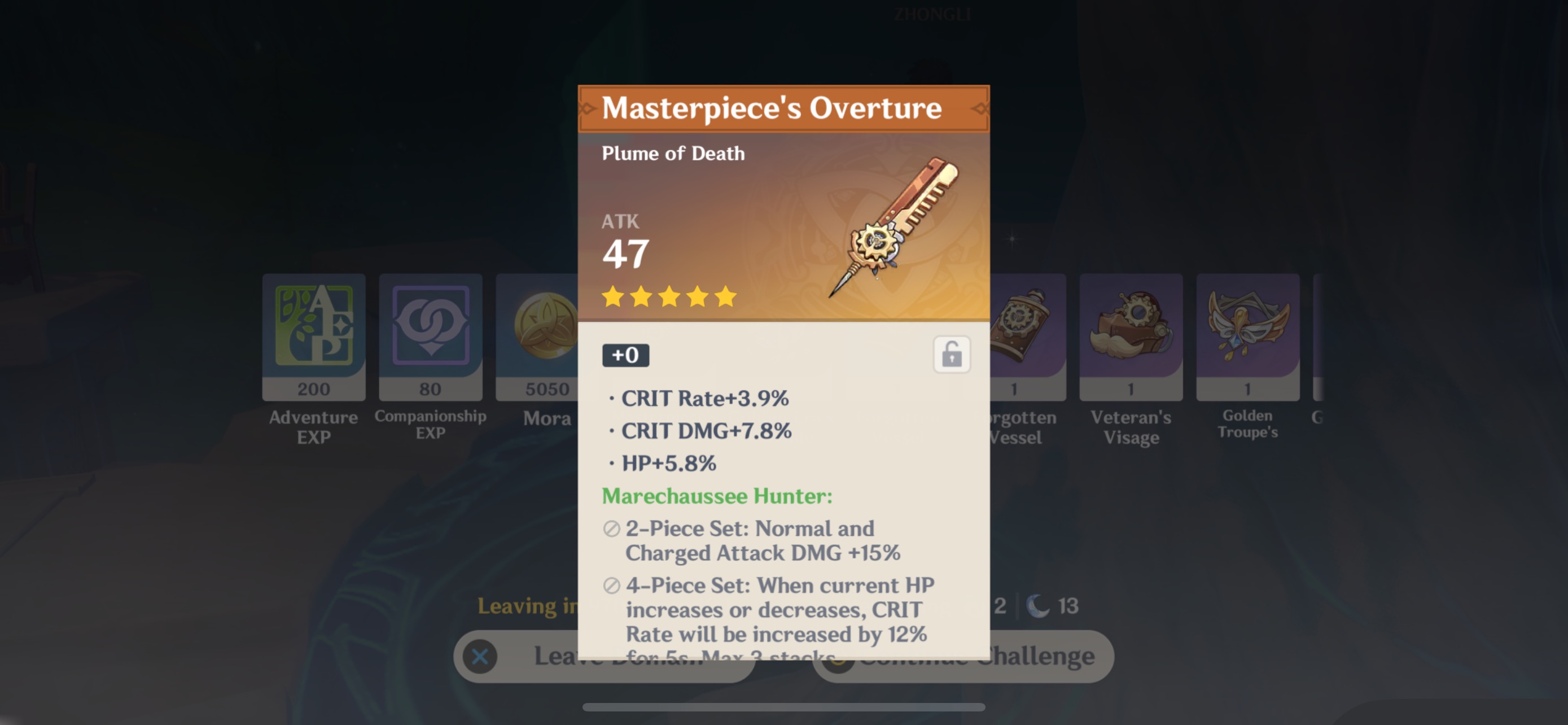Select the Forgotten Vessel artifact reward
Screen dimensions: 1568x725
pos(1028,337)
